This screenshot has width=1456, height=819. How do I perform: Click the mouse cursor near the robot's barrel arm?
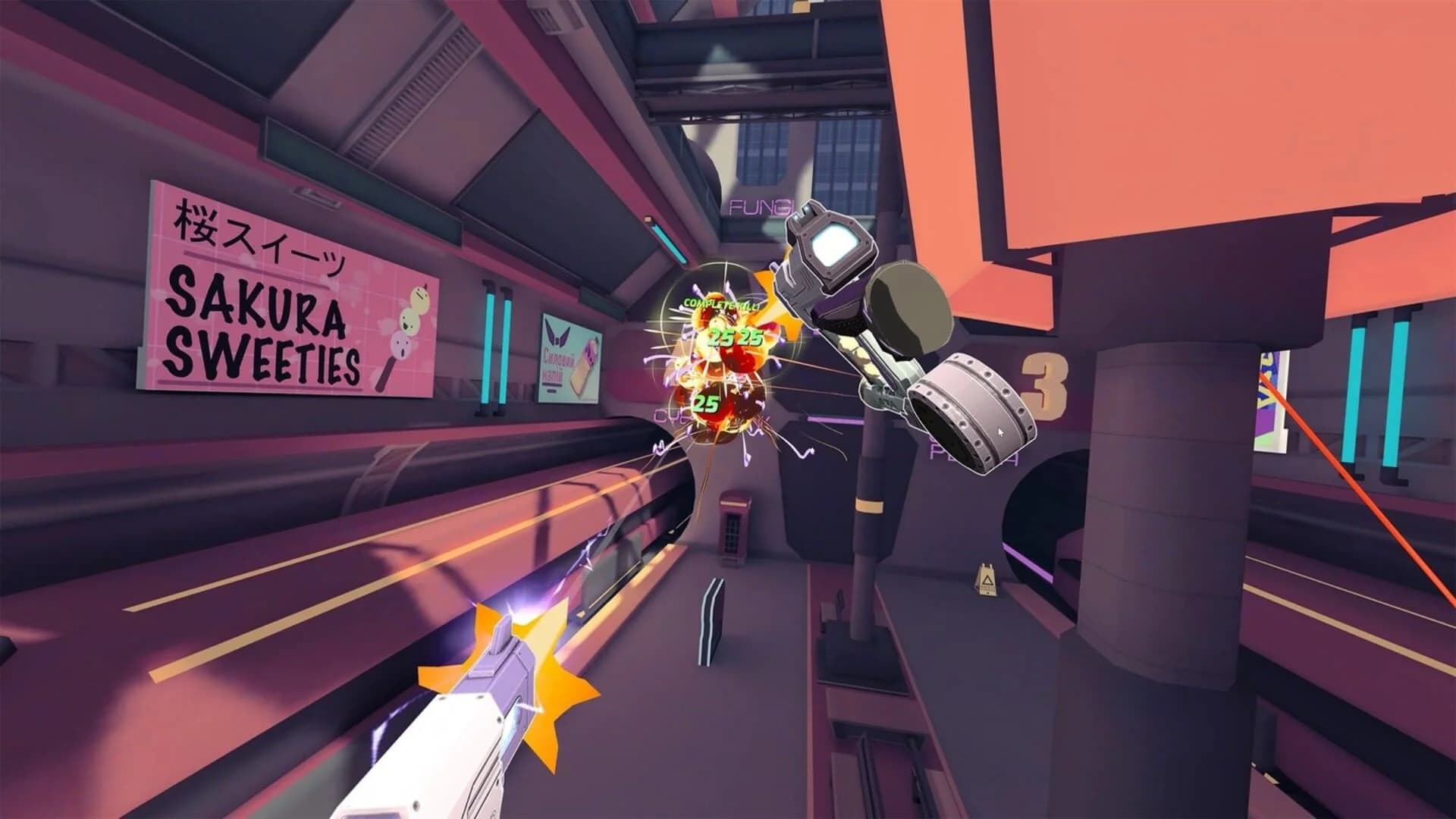click(x=1000, y=432)
